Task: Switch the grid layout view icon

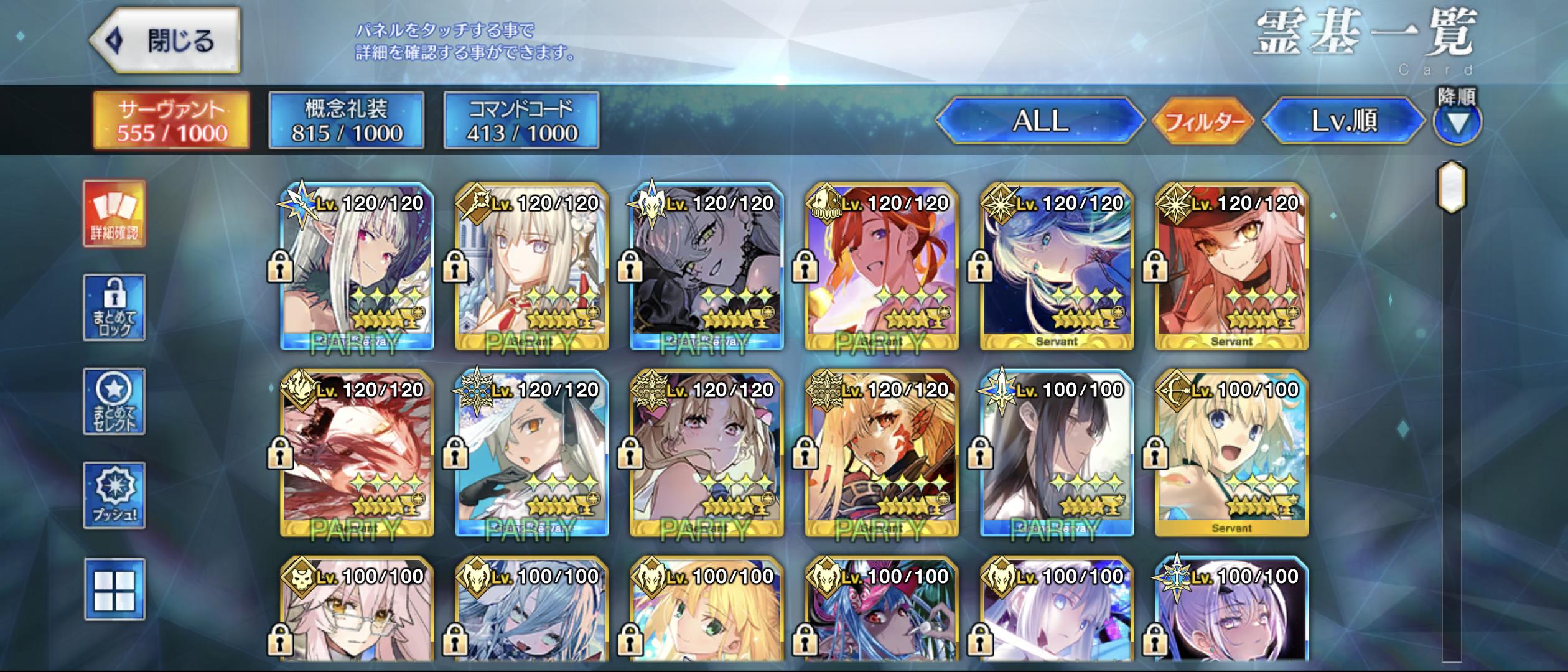Action: point(114,589)
